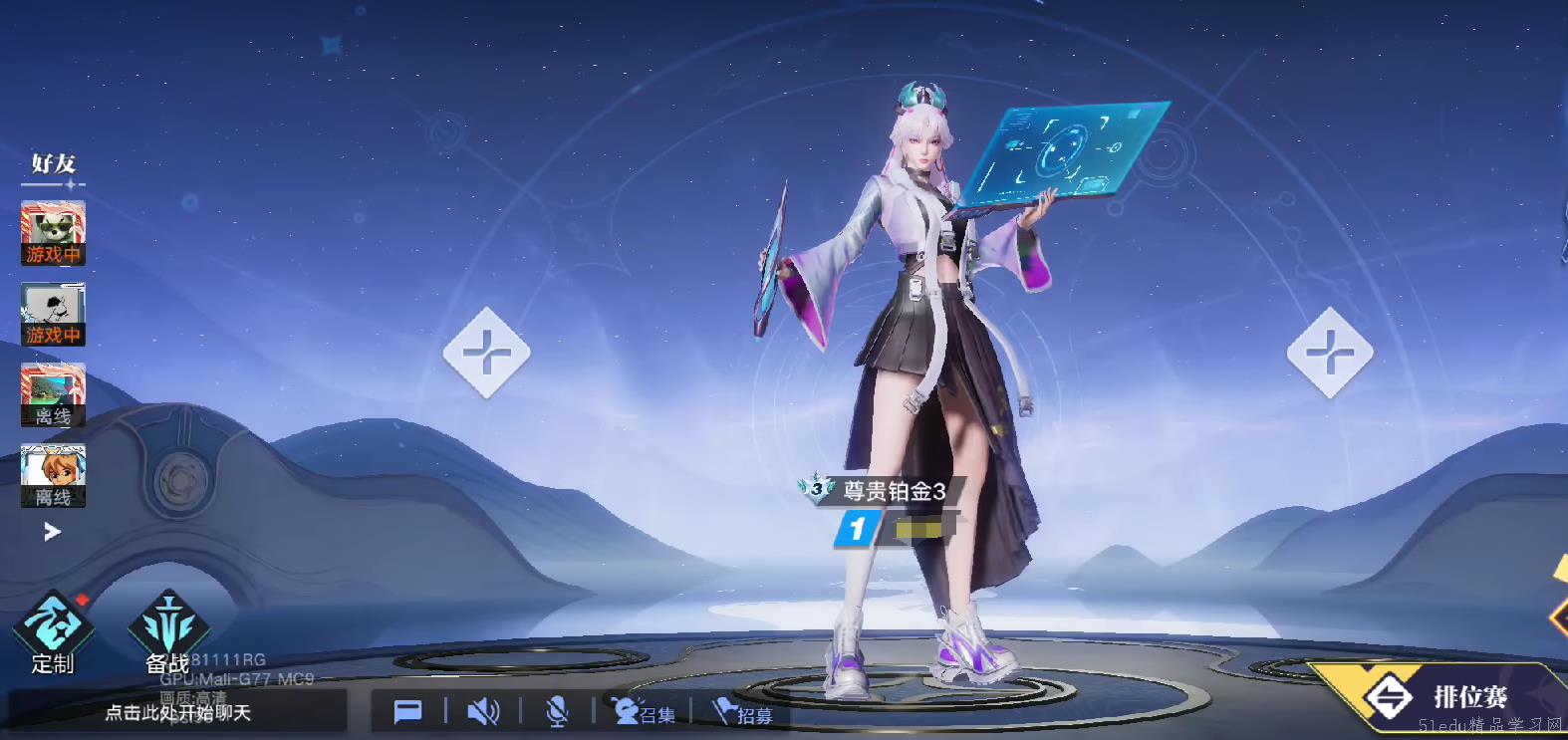The height and width of the screenshot is (740, 1568).
Task: Unmute the game sound speaker icon
Action: (x=484, y=711)
